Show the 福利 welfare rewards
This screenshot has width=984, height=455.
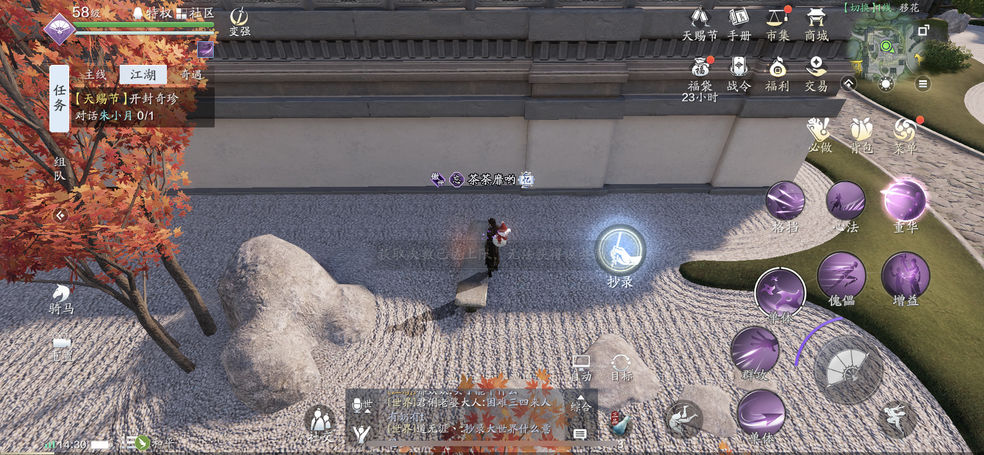click(777, 70)
